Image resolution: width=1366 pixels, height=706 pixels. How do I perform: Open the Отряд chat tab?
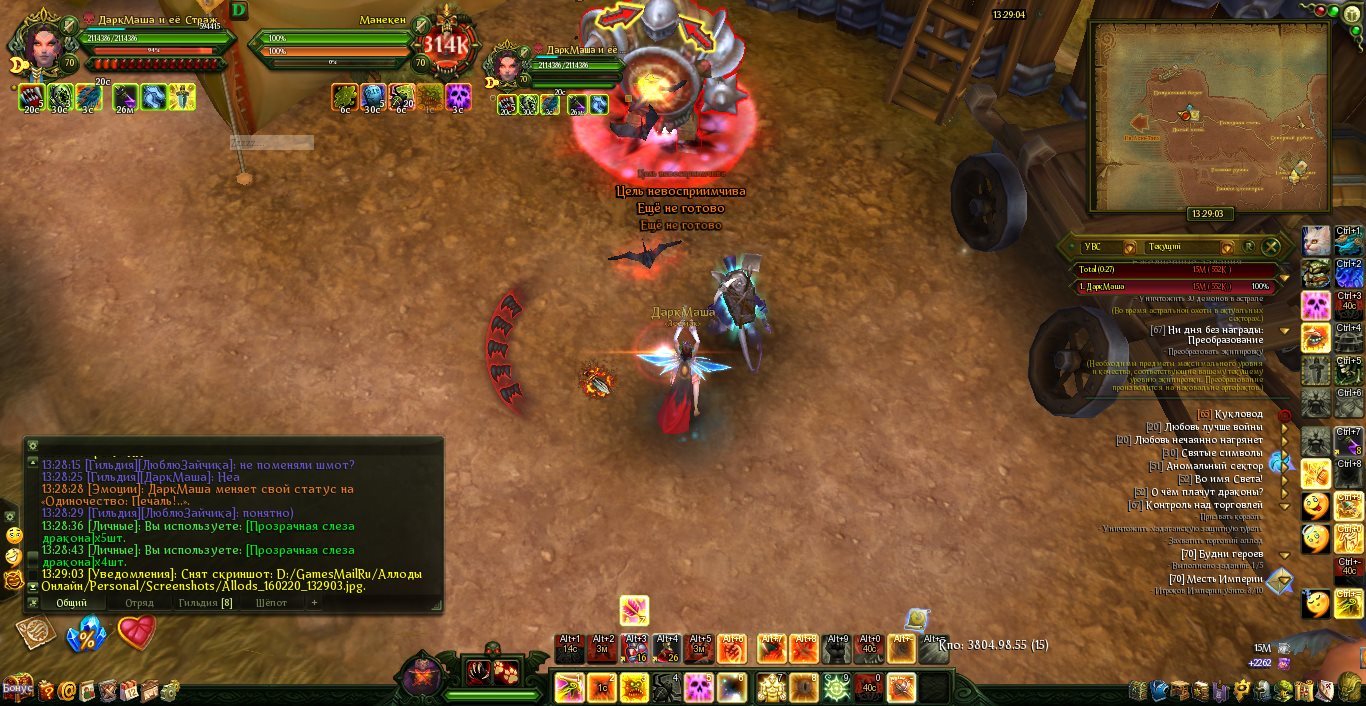click(x=139, y=603)
